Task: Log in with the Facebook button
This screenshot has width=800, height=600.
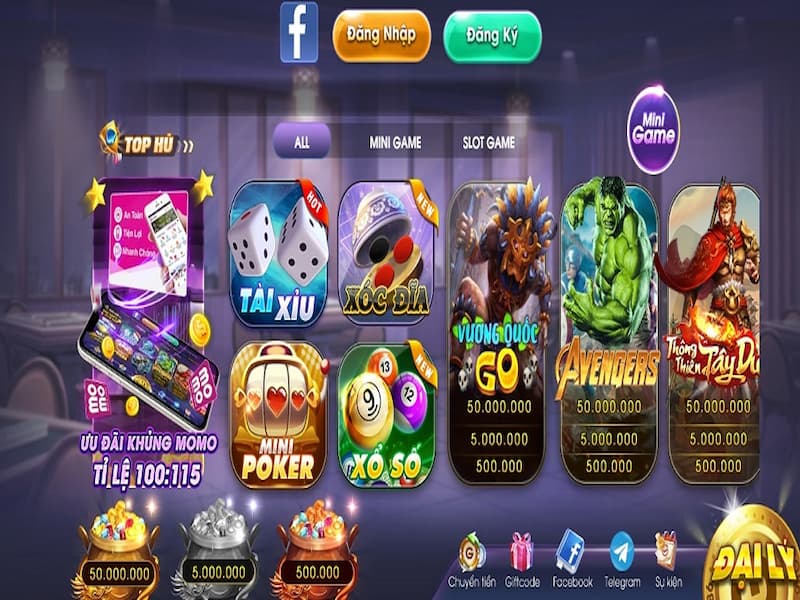Action: (299, 32)
